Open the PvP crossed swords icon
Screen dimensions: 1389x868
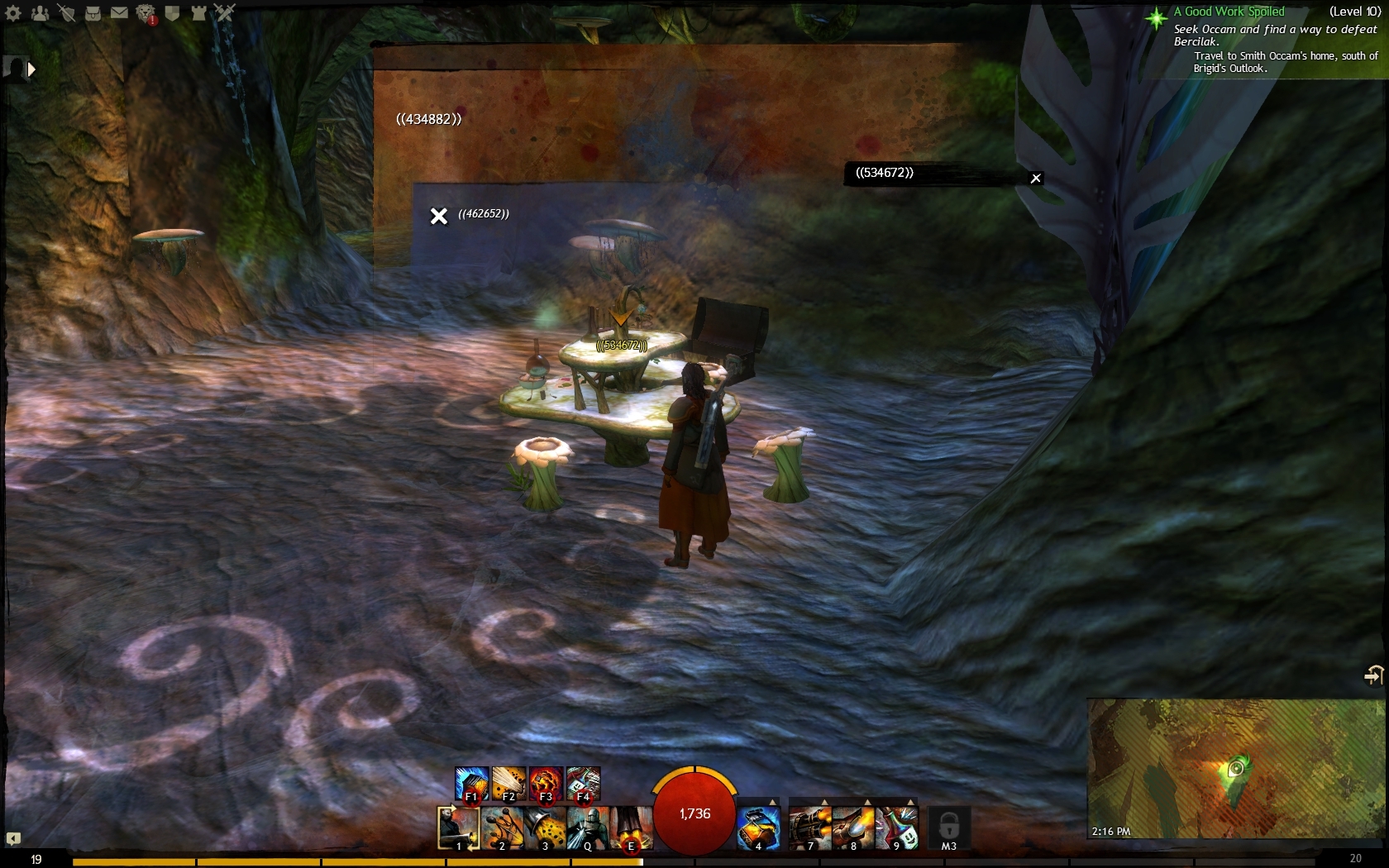[x=225, y=12]
